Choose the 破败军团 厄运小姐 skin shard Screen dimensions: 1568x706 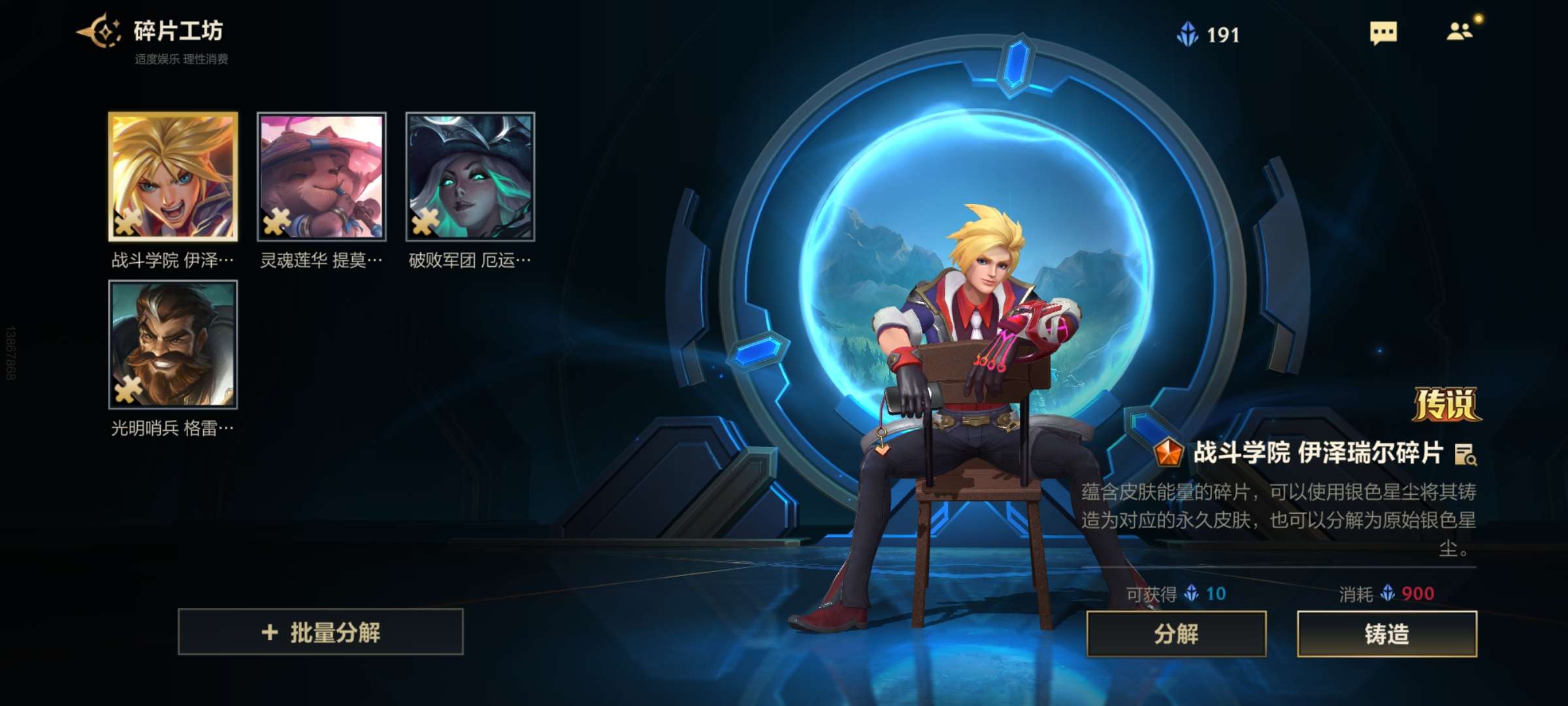click(x=470, y=176)
